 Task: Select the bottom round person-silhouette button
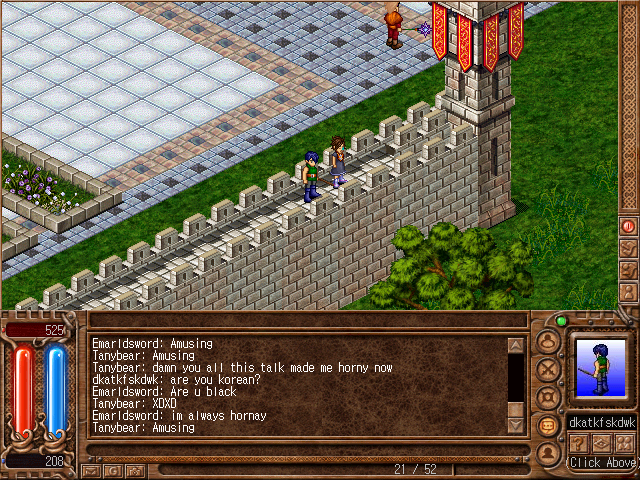(x=547, y=453)
